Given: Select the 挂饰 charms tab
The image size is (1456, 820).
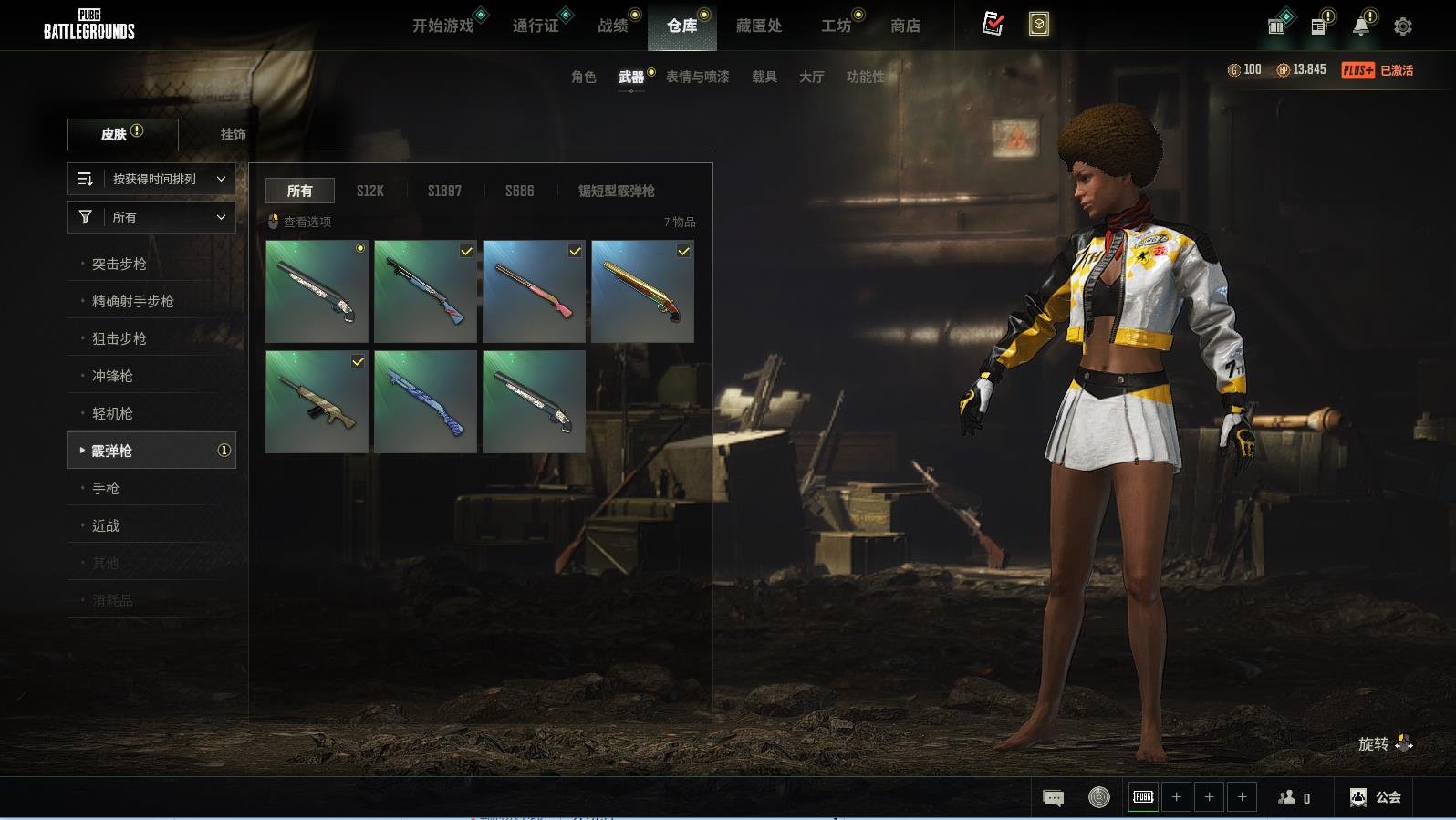Looking at the screenshot, I should click(x=233, y=134).
